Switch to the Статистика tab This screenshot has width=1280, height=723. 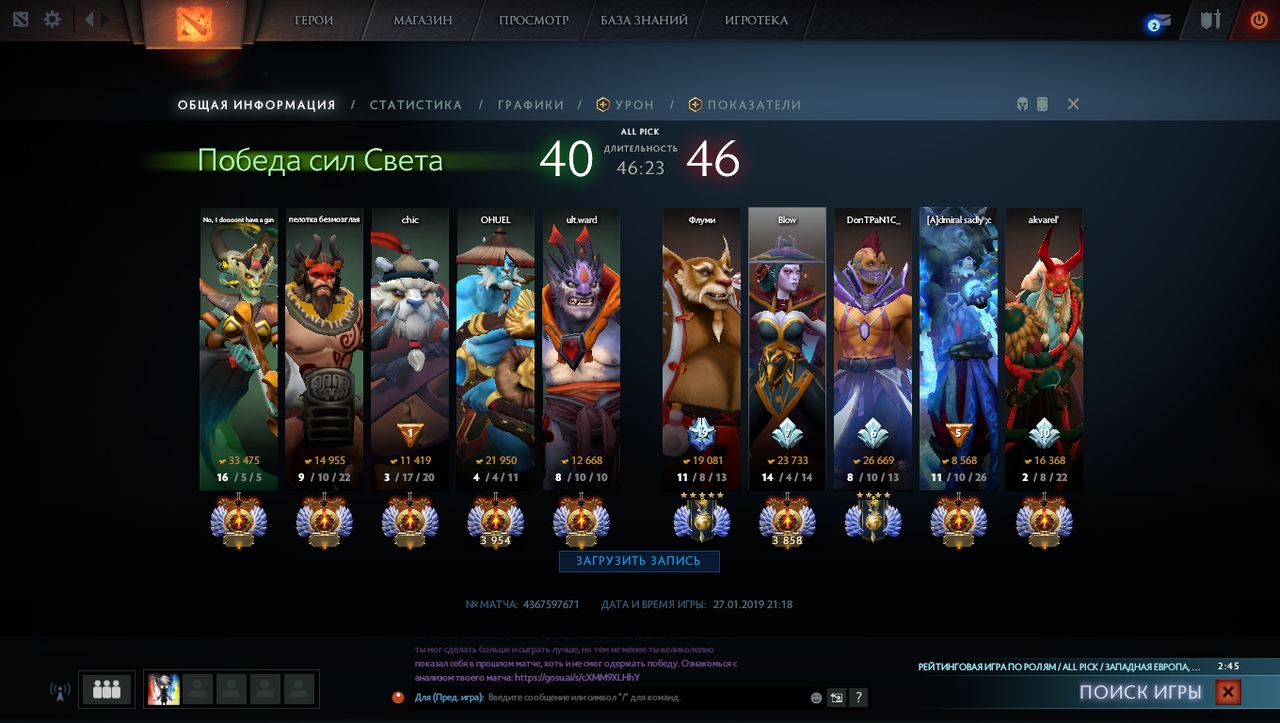pos(416,105)
